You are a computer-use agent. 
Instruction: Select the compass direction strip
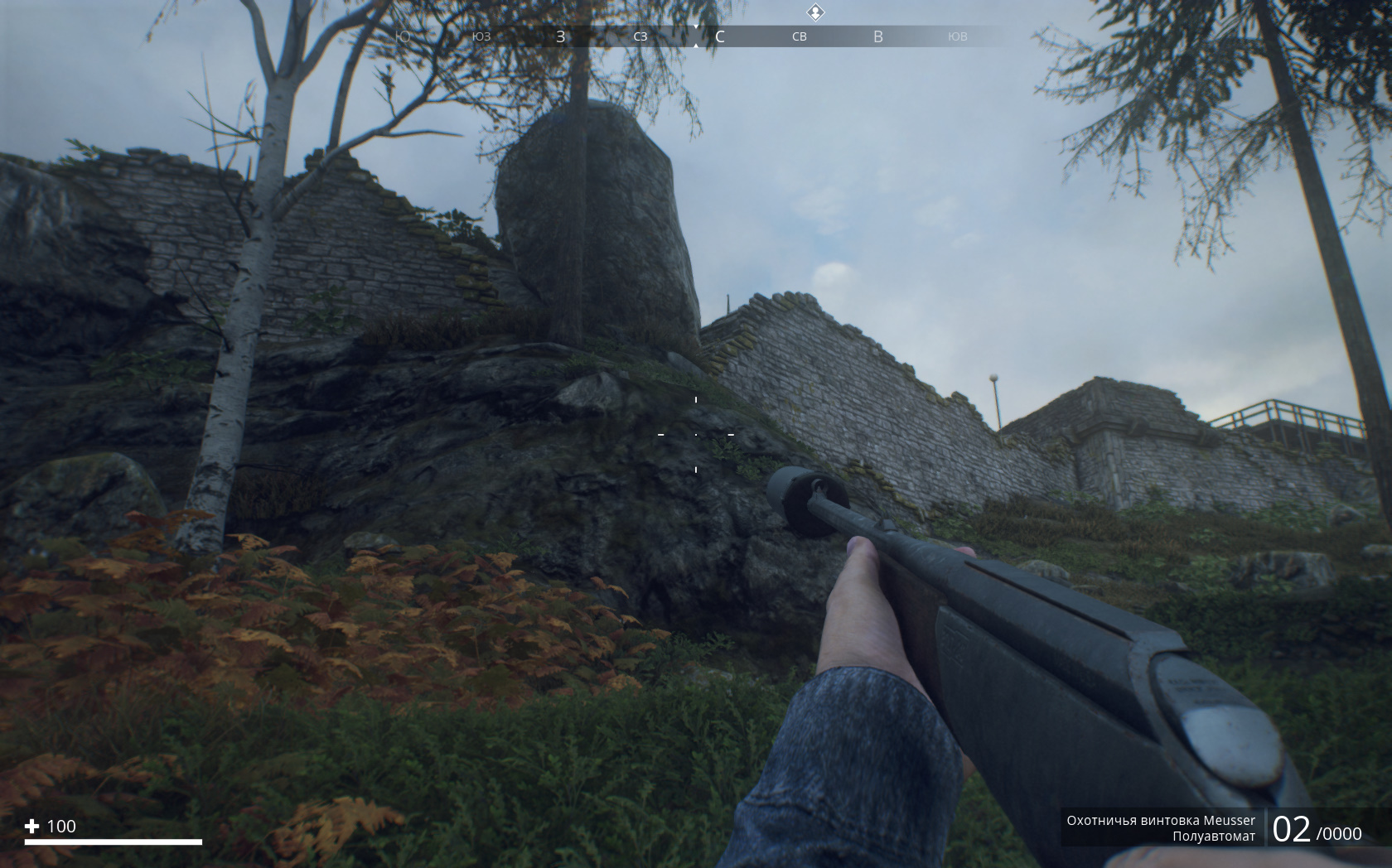click(694, 36)
